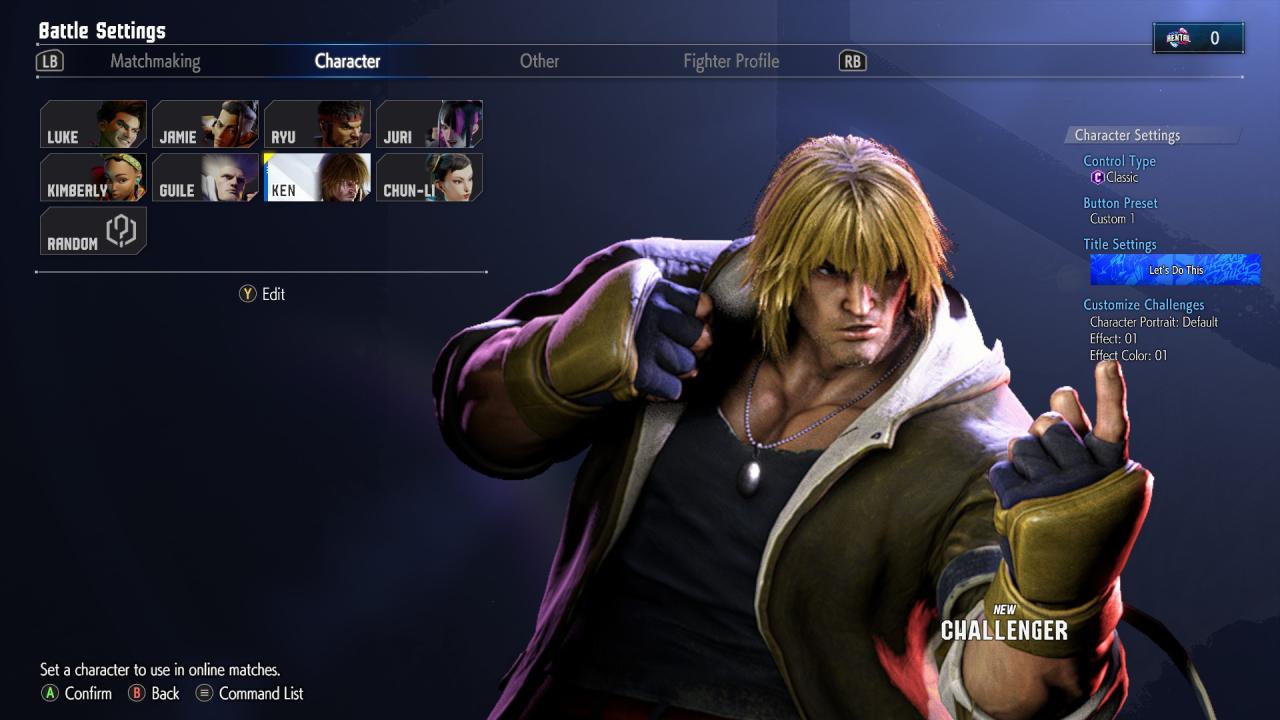Open Customize Challenges settings
Image resolution: width=1280 pixels, height=720 pixels.
click(x=1143, y=305)
